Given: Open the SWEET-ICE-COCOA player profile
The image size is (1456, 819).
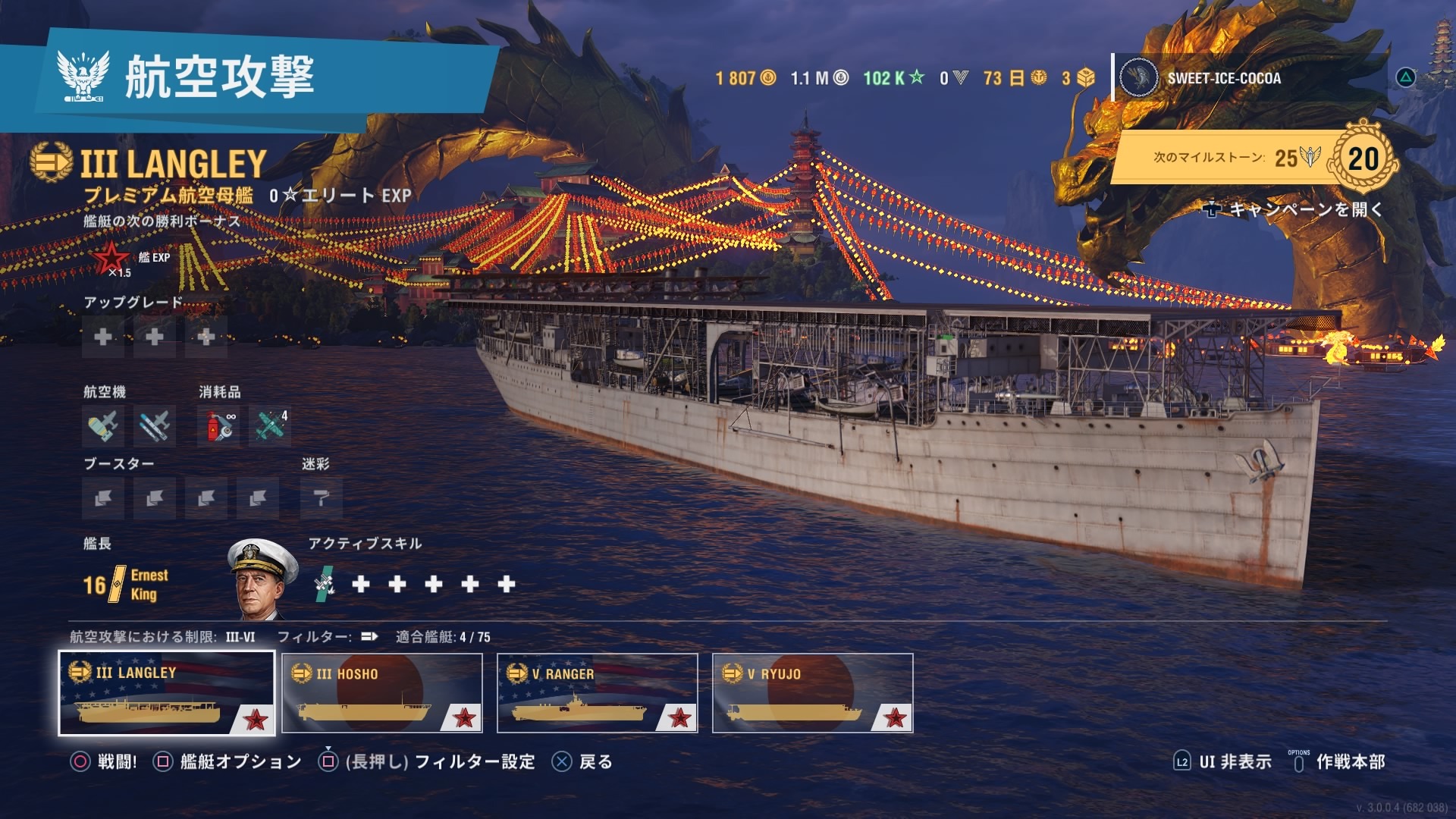Looking at the screenshot, I should [x=1222, y=78].
